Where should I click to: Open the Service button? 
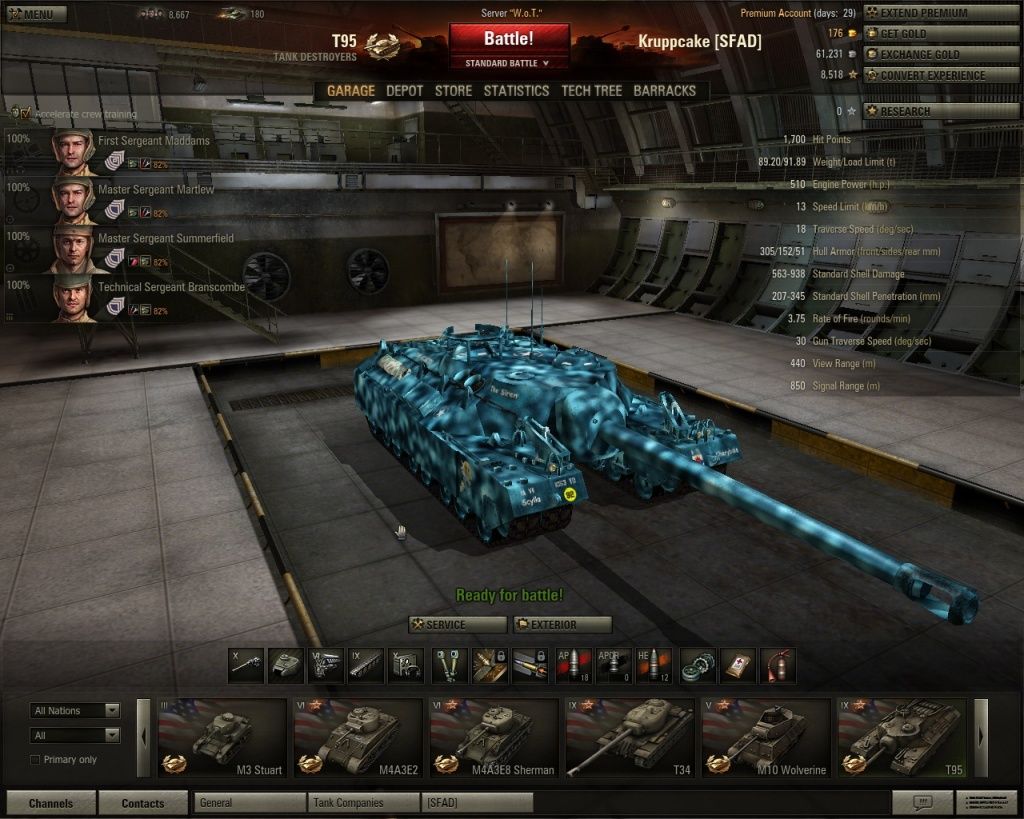[458, 624]
